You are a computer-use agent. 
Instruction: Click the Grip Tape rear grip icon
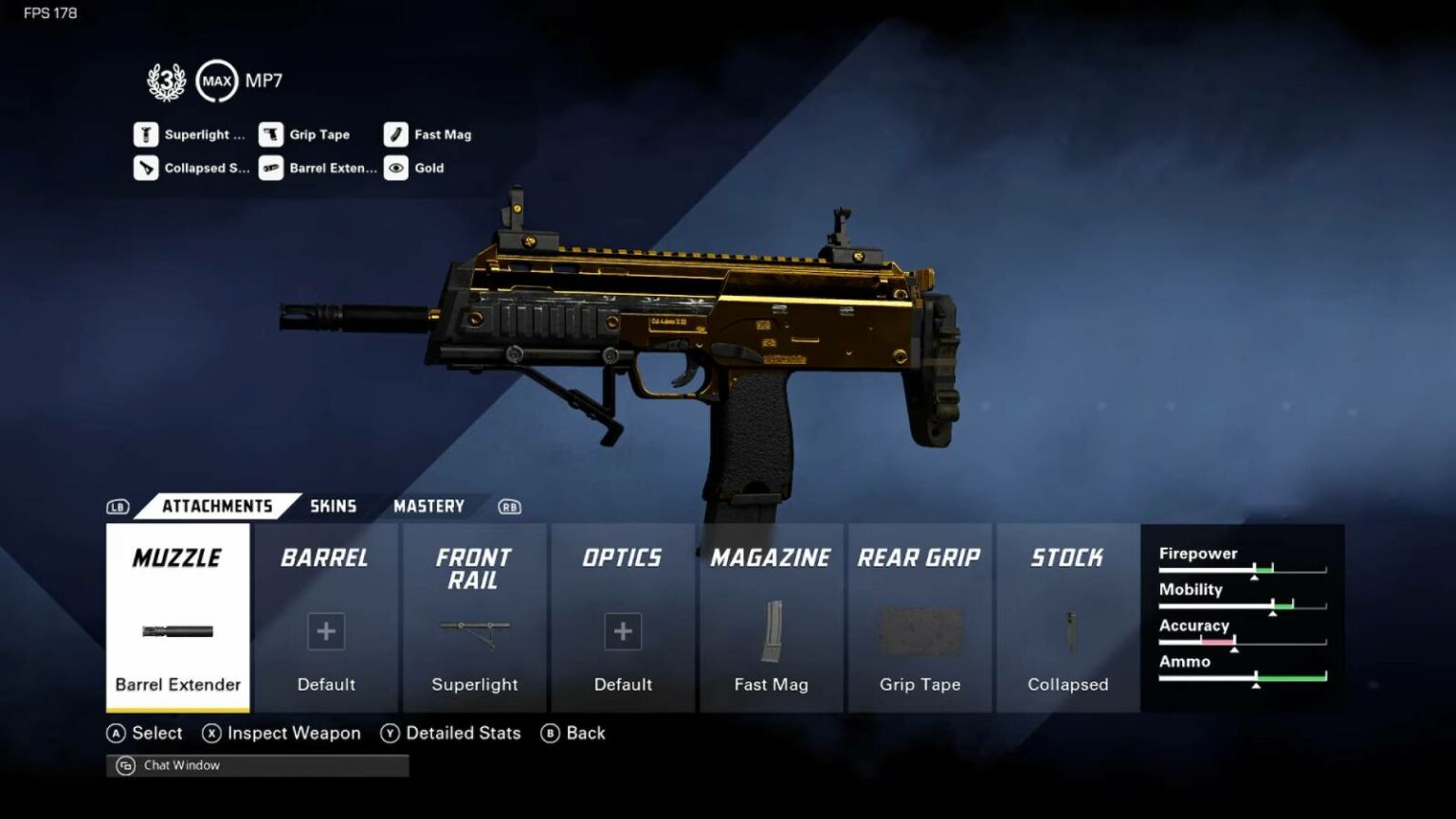(919, 631)
